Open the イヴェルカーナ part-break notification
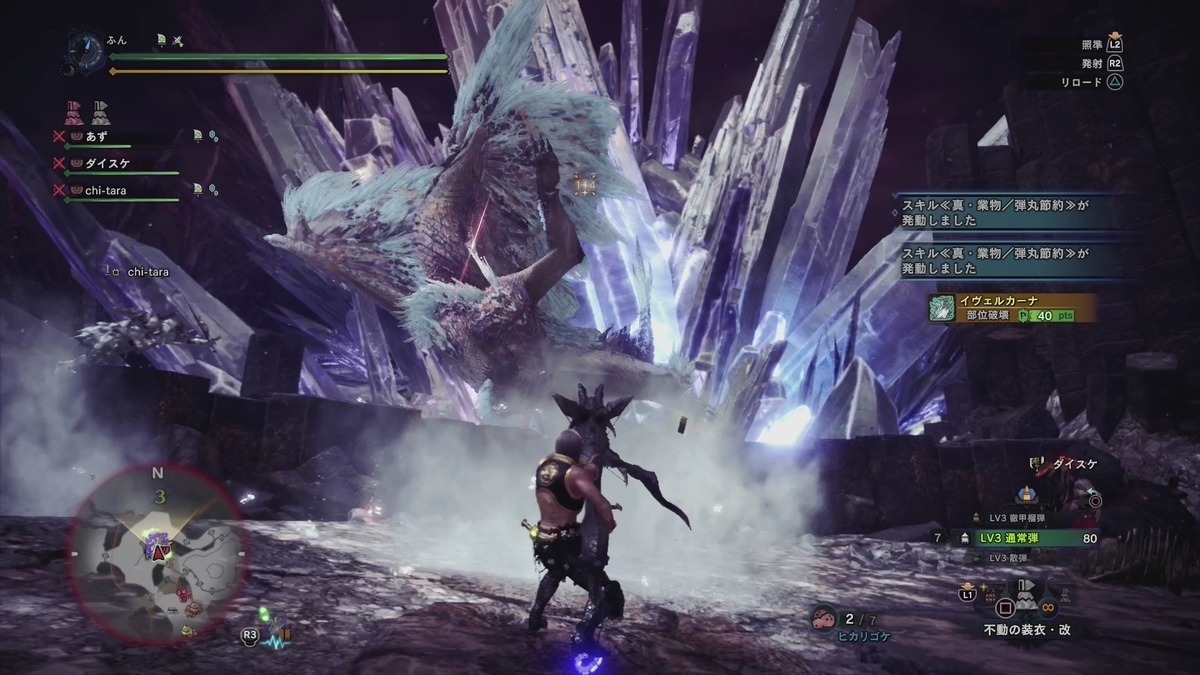Image resolution: width=1200 pixels, height=675 pixels. 1010,307
